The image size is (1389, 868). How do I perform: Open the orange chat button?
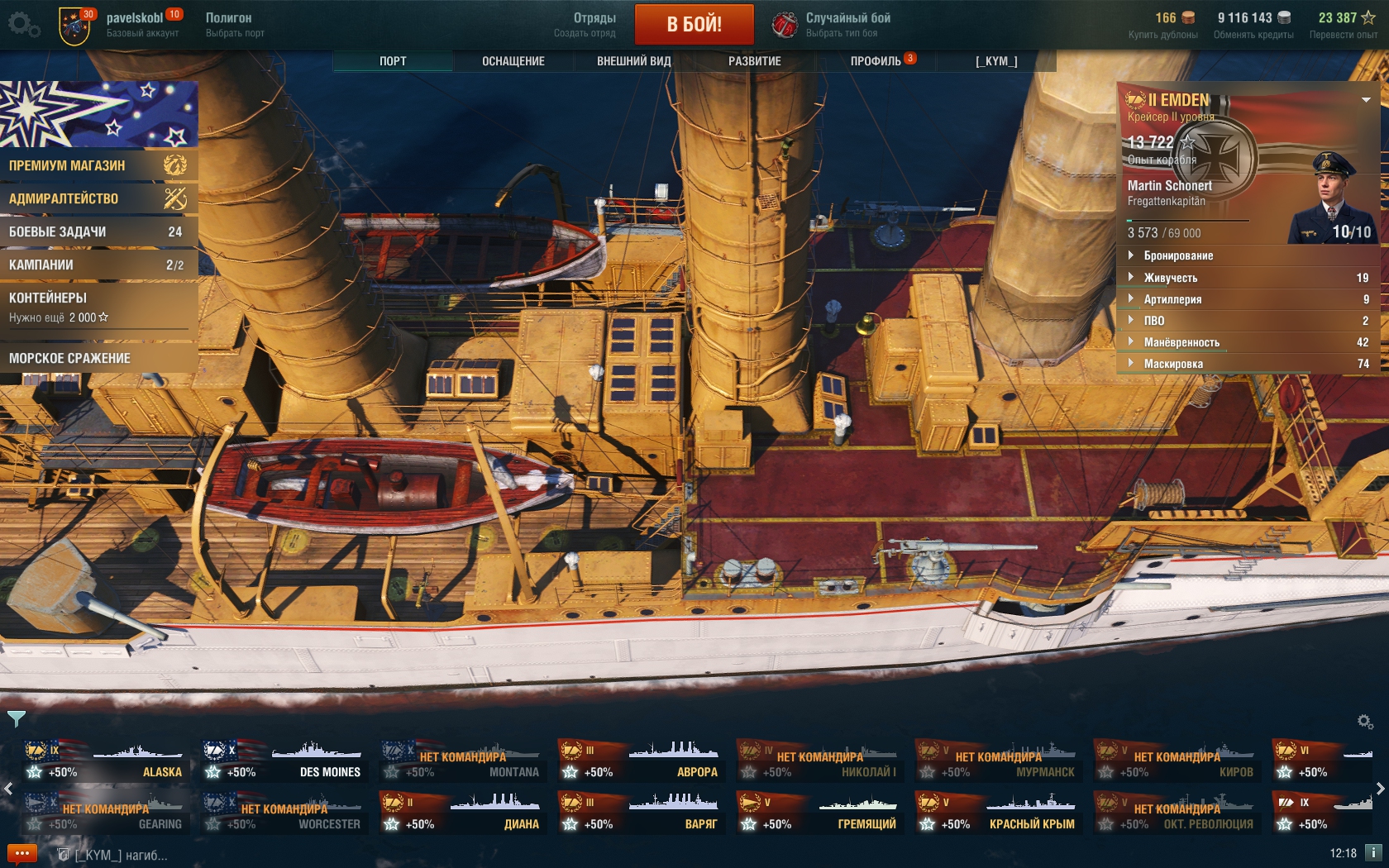(22, 853)
